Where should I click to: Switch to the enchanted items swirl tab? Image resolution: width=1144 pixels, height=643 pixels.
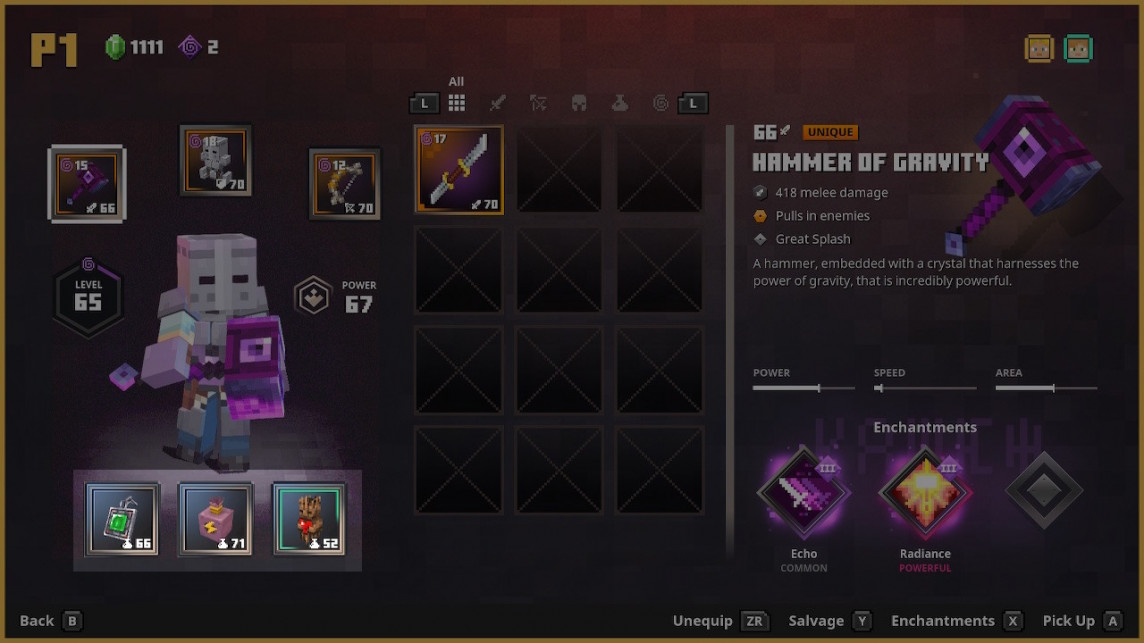coord(660,102)
